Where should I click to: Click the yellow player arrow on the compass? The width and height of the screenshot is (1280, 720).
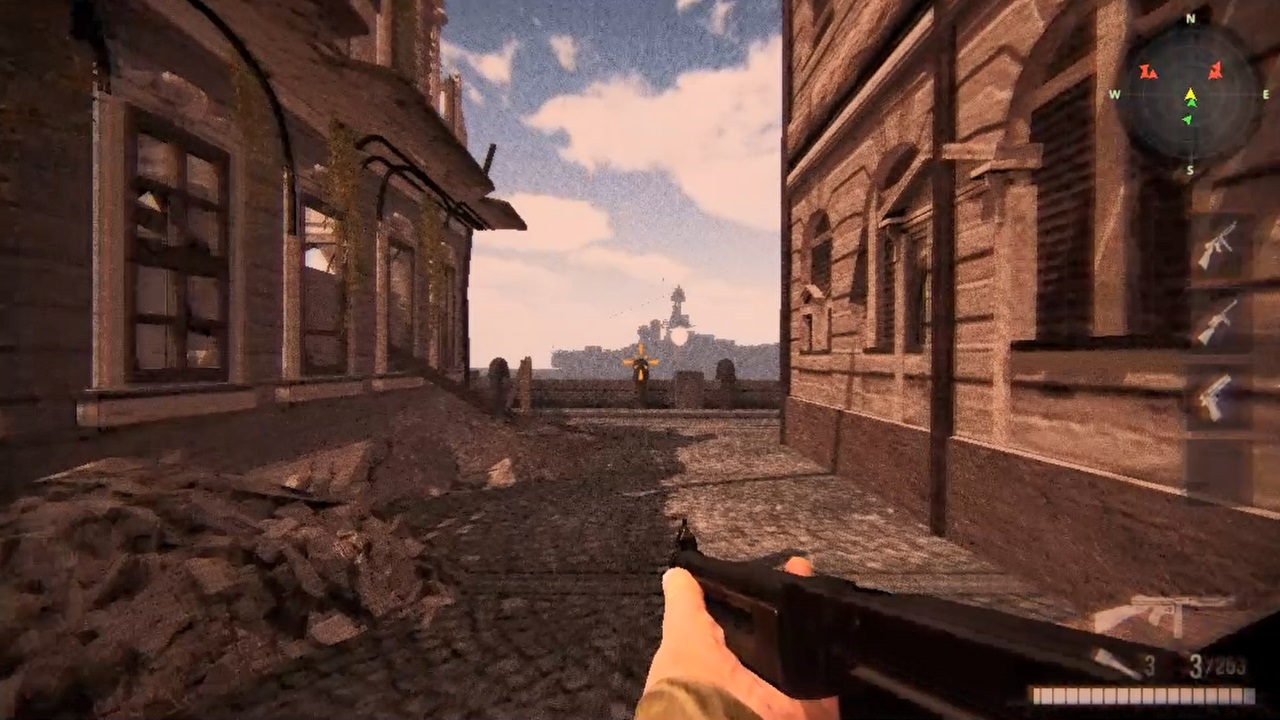[x=1191, y=93]
